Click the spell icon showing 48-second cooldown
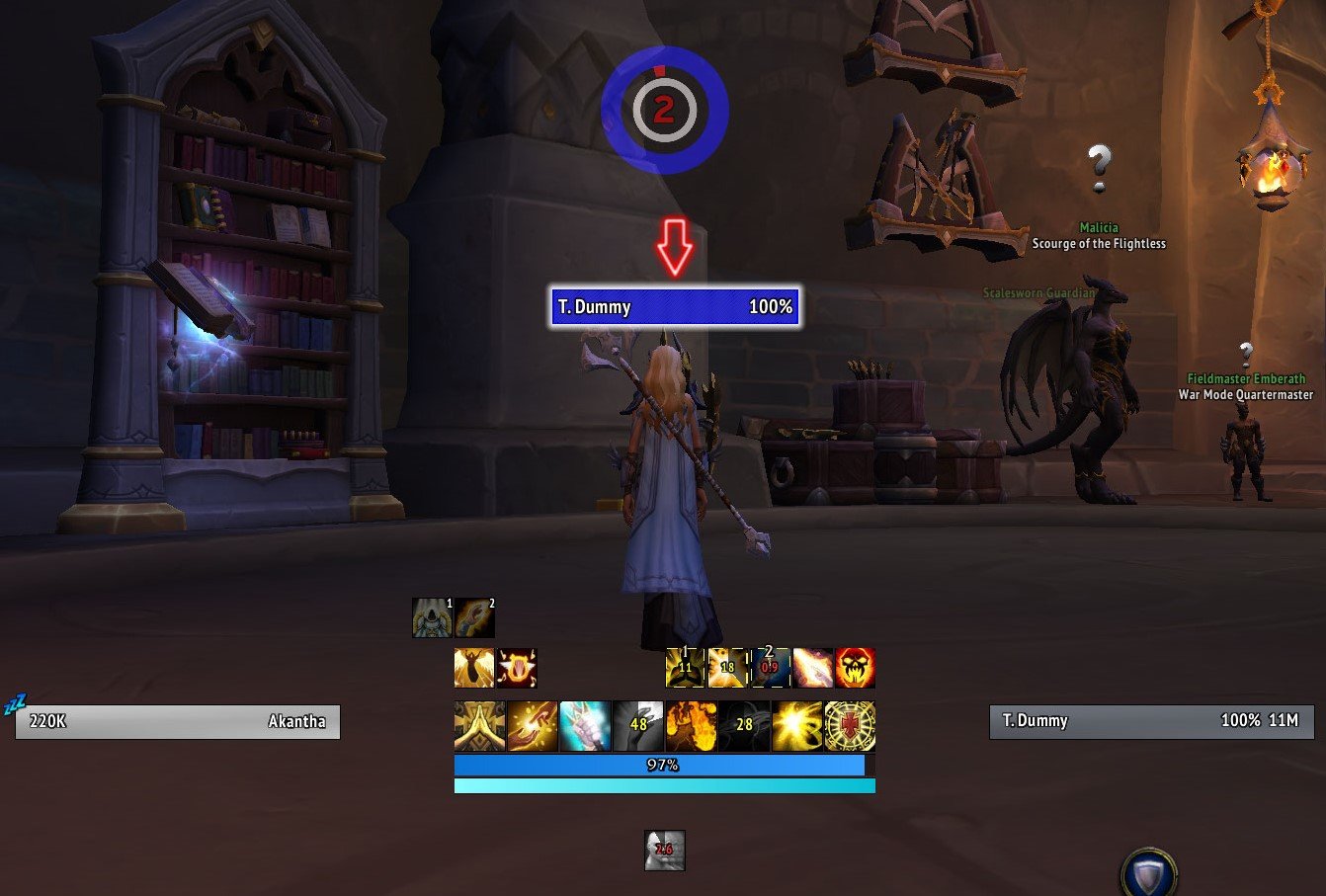 coord(637,726)
